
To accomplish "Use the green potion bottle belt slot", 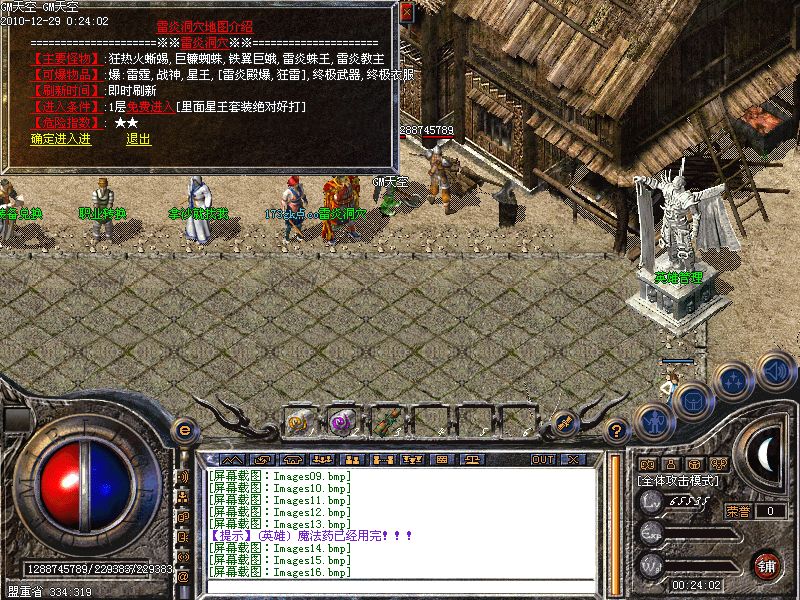I will tap(383, 422).
